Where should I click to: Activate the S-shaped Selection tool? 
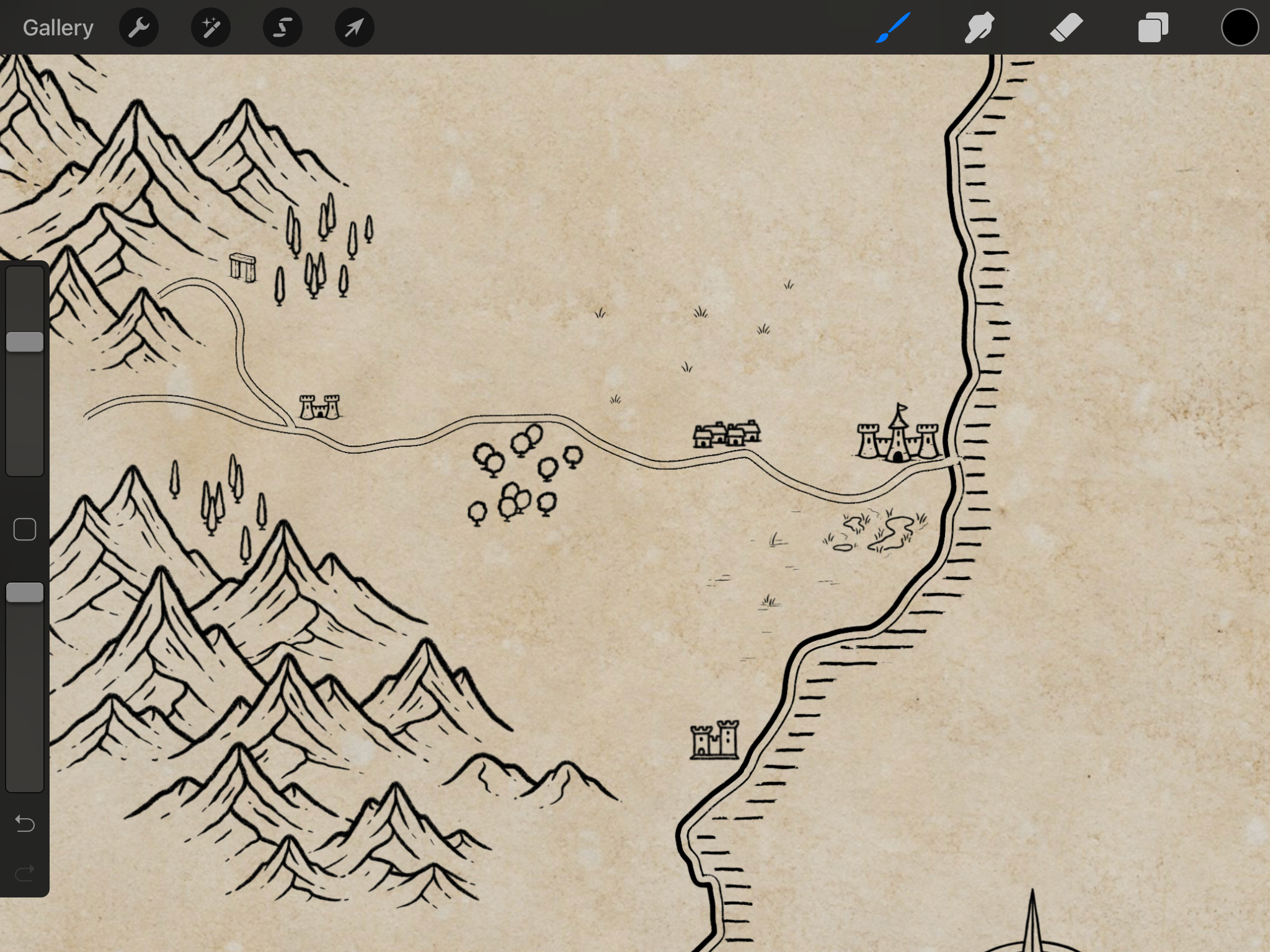283,28
